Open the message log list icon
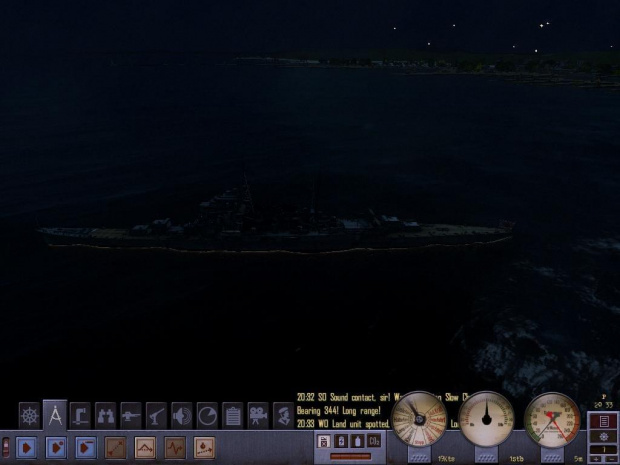 (603, 420)
